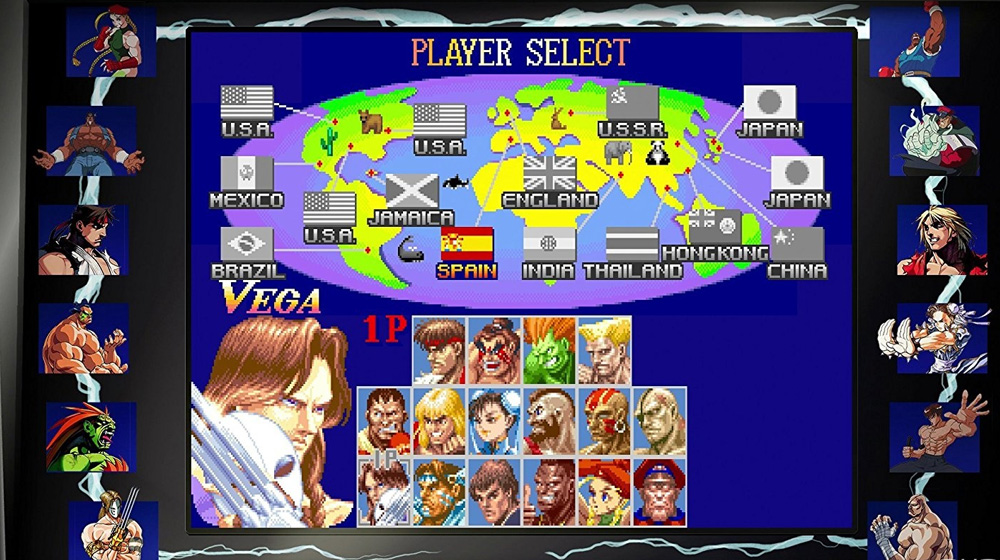Pick Chun-Li's portrait

pos(495,421)
